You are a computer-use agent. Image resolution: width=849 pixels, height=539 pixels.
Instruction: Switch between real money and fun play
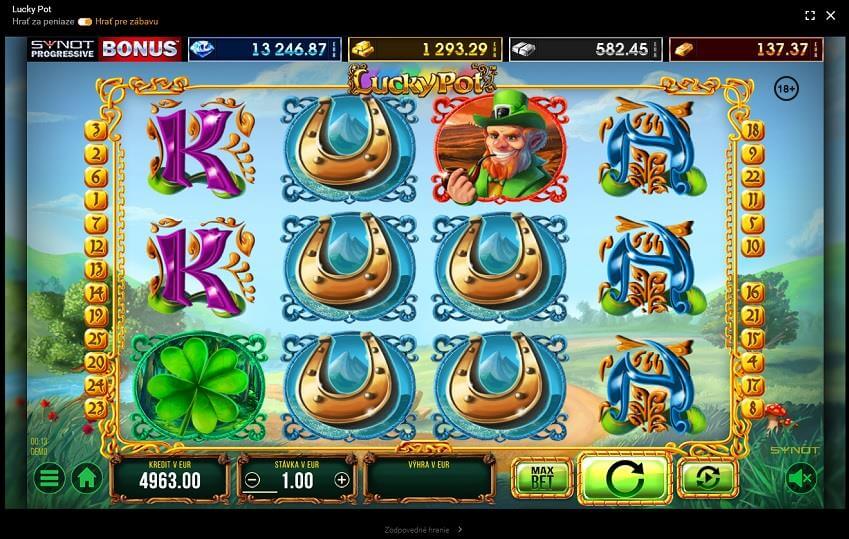click(85, 21)
